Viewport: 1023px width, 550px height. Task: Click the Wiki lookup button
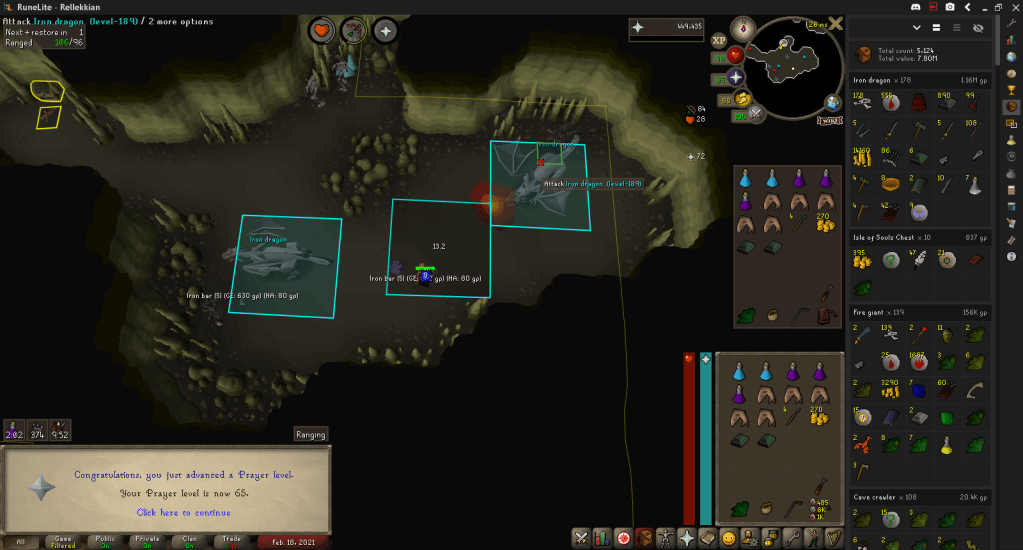[829, 121]
